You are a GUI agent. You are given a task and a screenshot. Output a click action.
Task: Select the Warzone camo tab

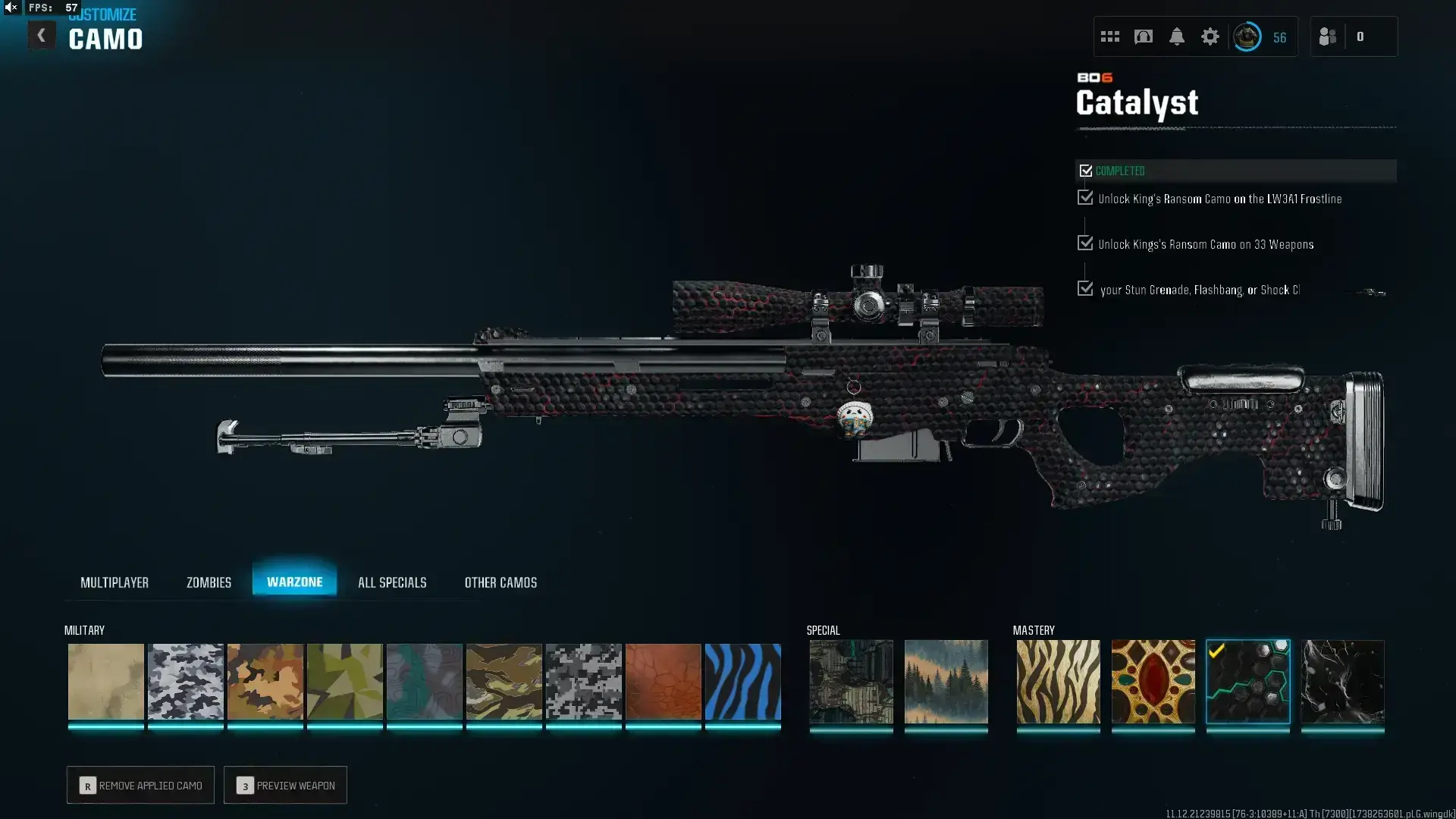294,582
